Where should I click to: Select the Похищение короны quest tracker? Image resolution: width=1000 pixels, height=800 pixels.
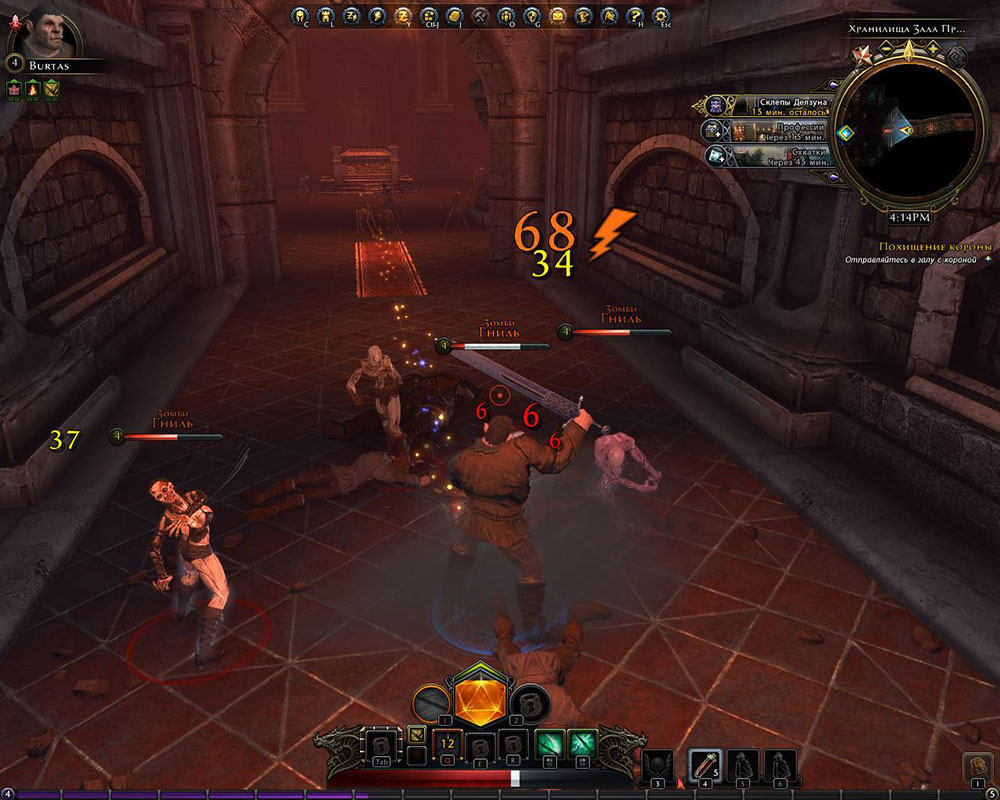934,247
